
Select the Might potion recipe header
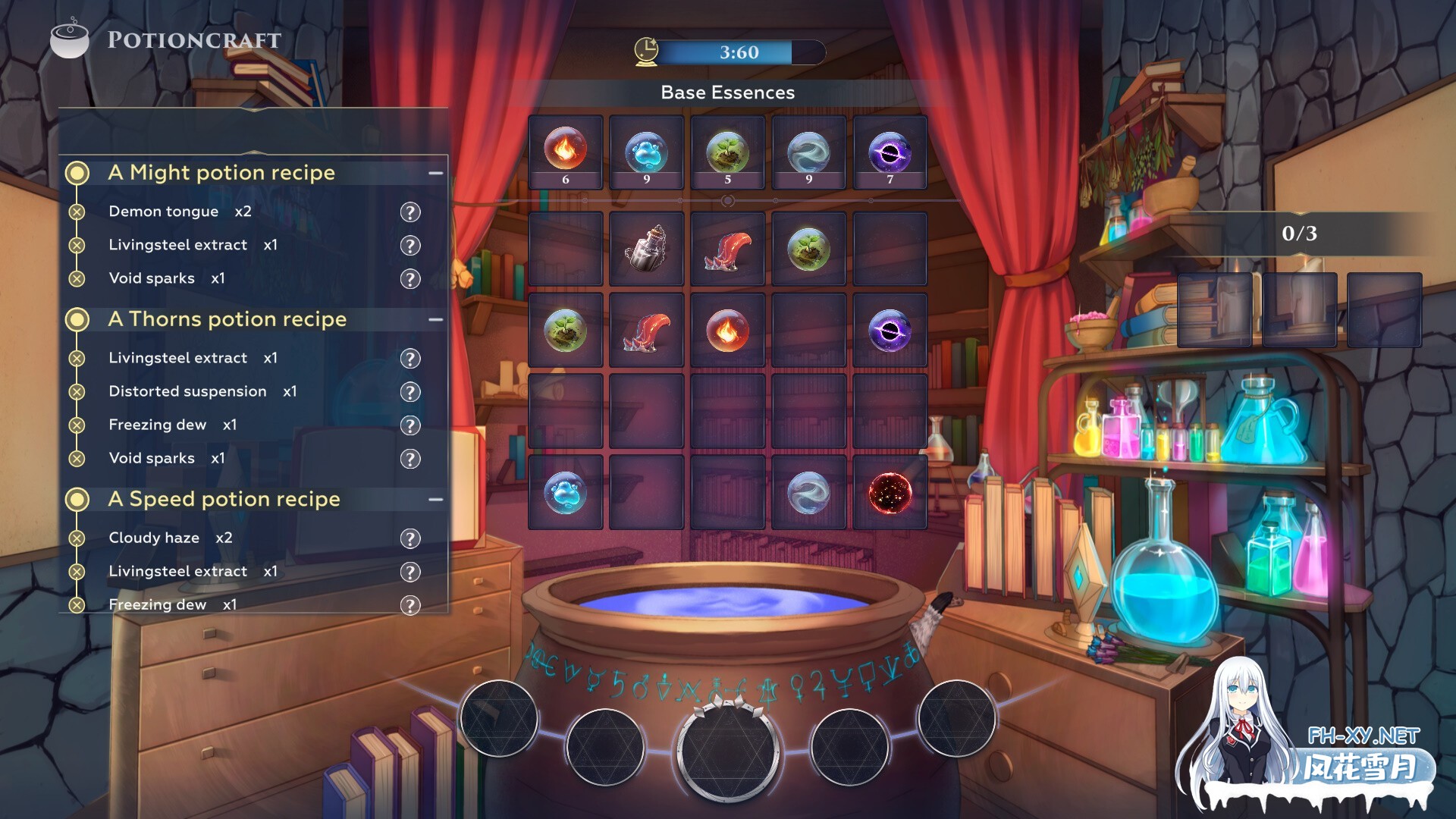[x=221, y=173]
